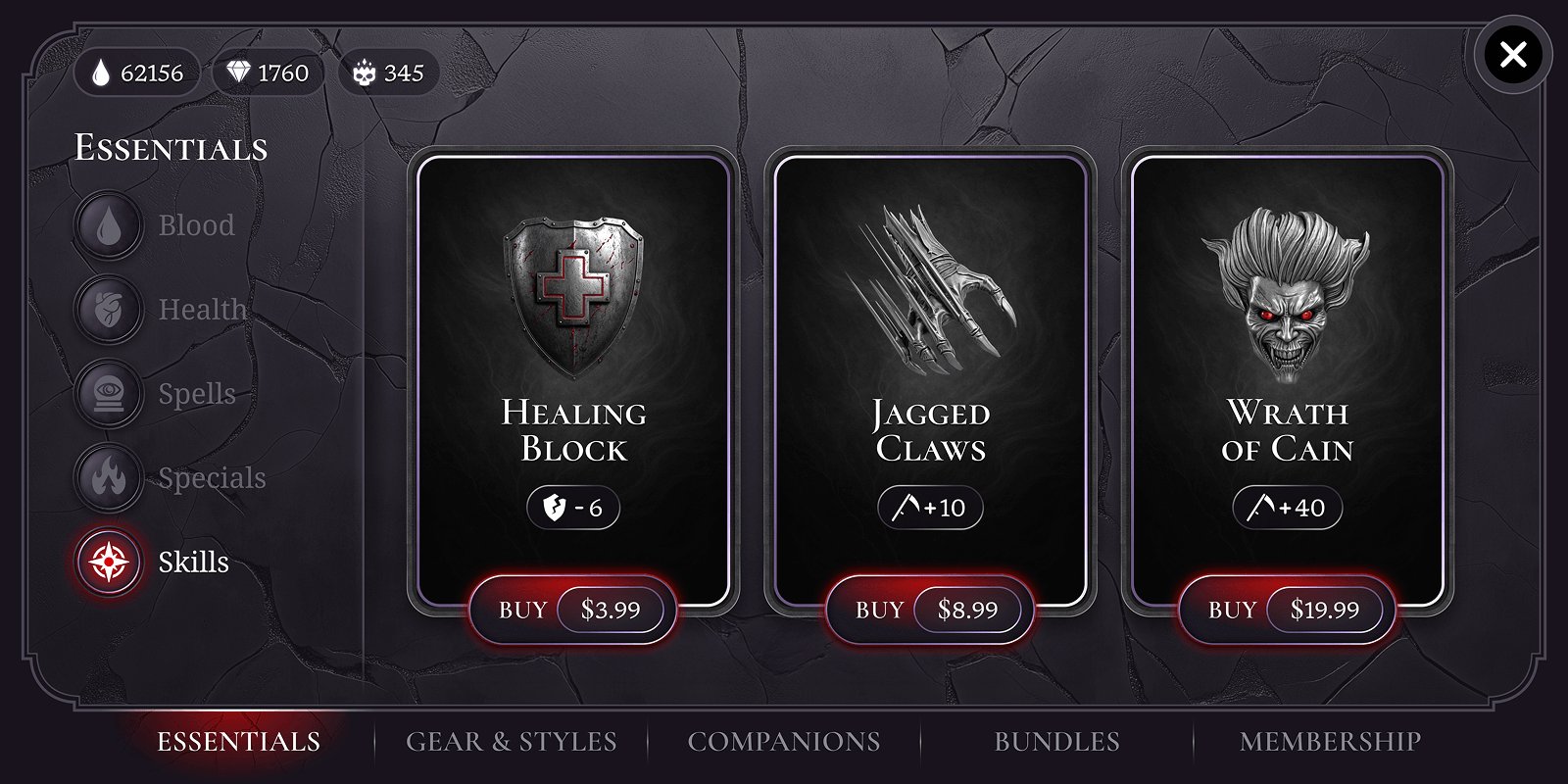Screen dimensions: 1568x784
Task: Click the skull currency icon
Action: tap(363, 72)
